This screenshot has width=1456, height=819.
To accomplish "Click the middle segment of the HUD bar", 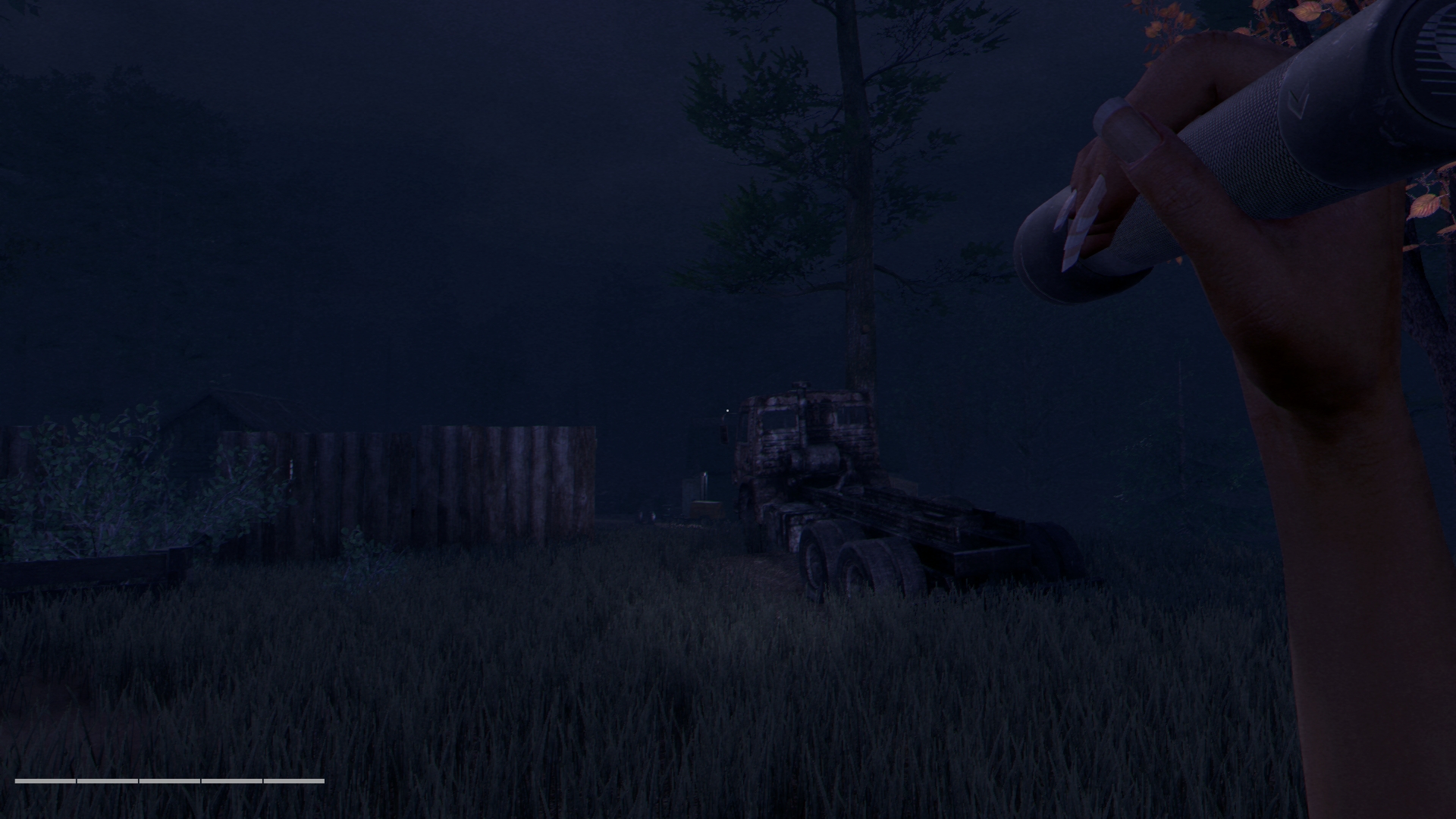I will pos(169,781).
